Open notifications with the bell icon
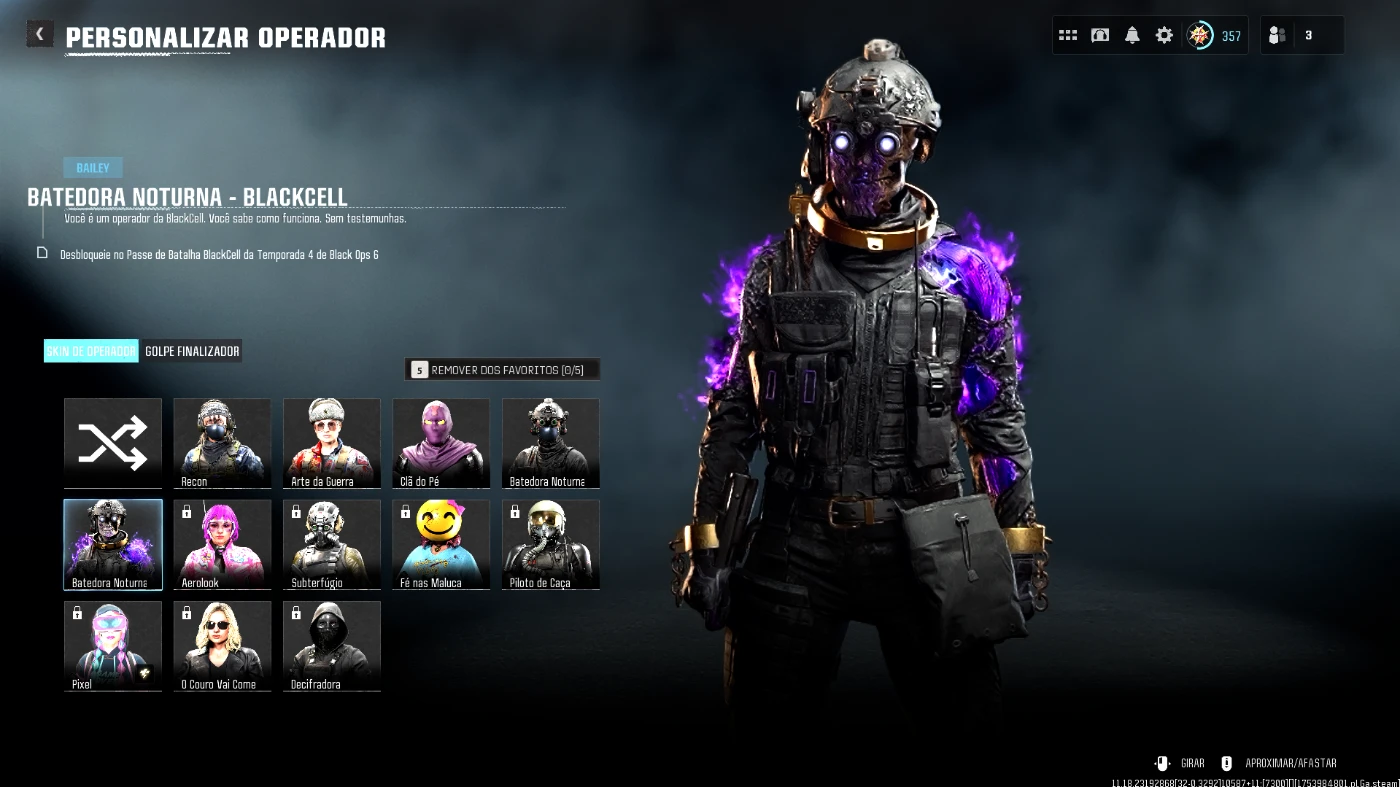 1132,35
